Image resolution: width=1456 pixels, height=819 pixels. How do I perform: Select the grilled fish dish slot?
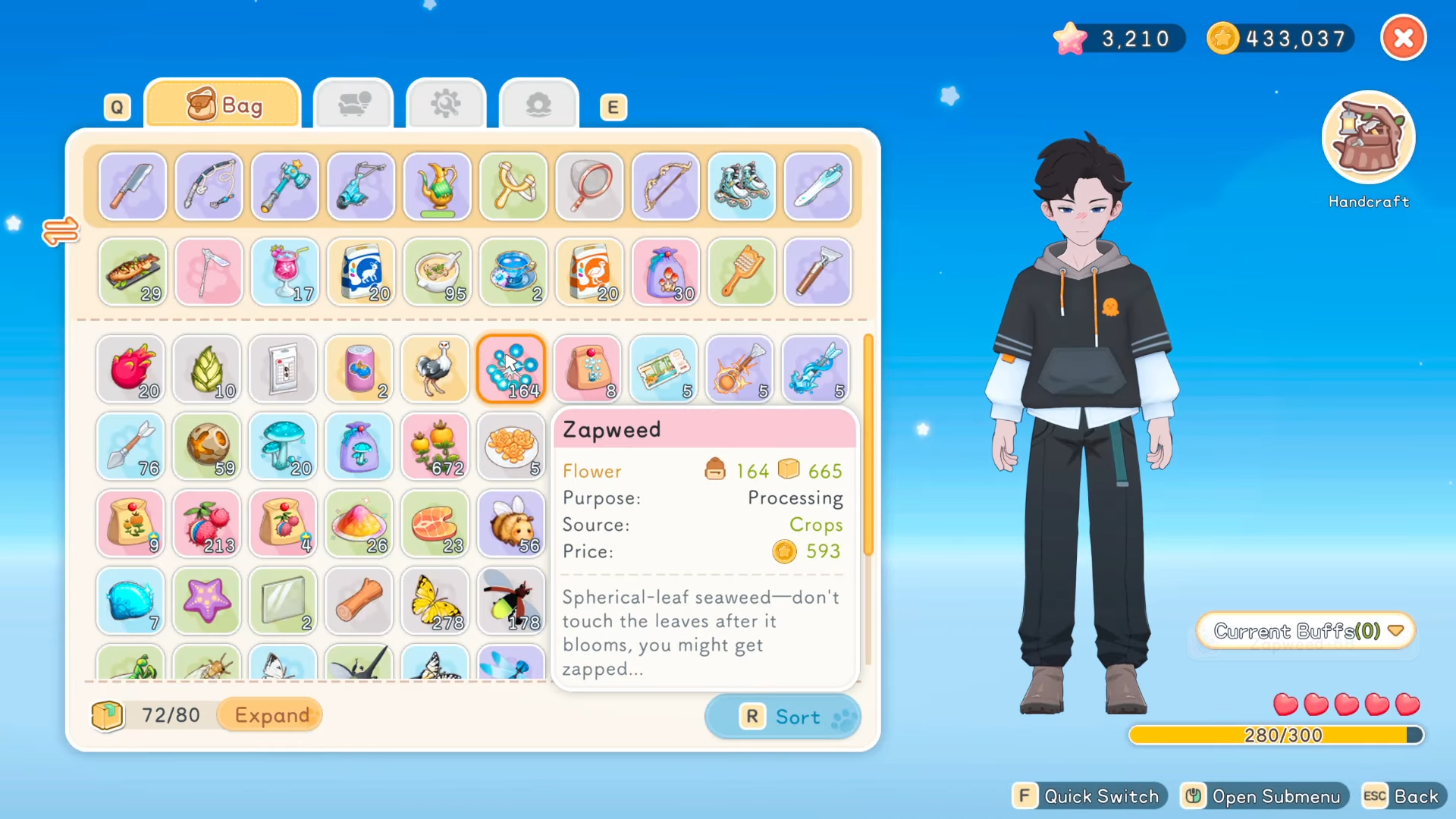click(x=133, y=271)
